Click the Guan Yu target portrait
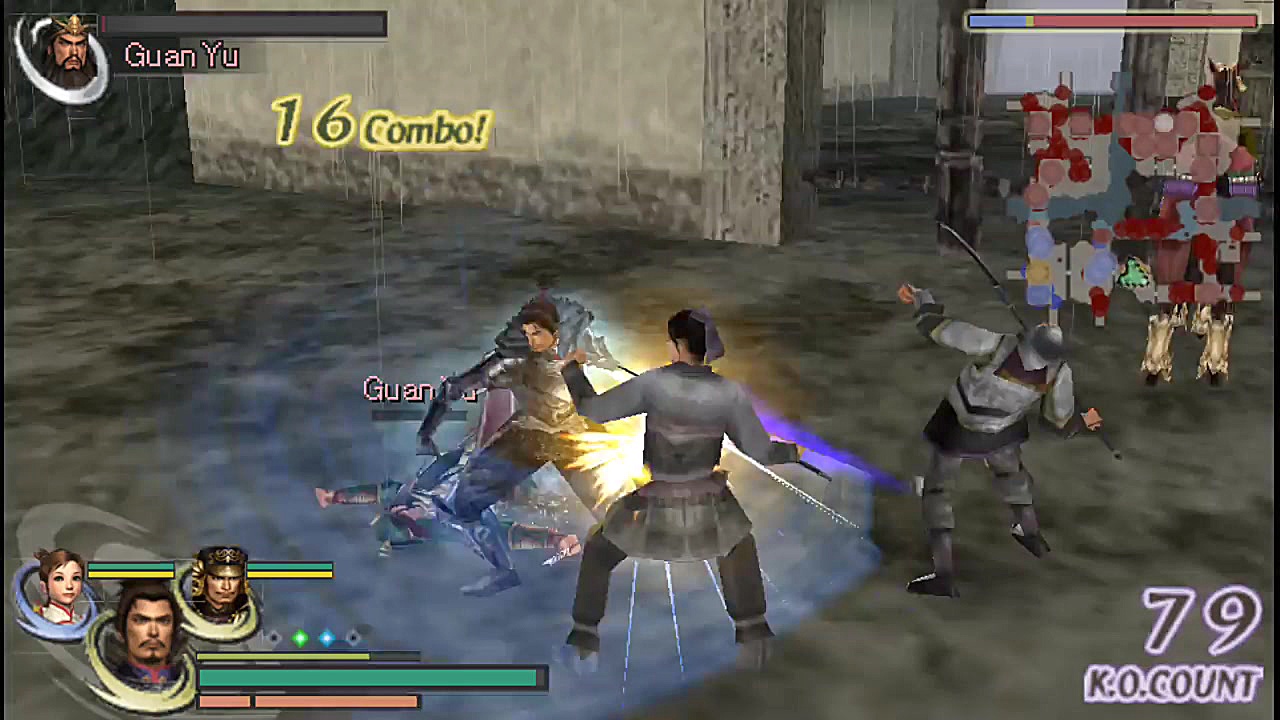 coord(62,56)
